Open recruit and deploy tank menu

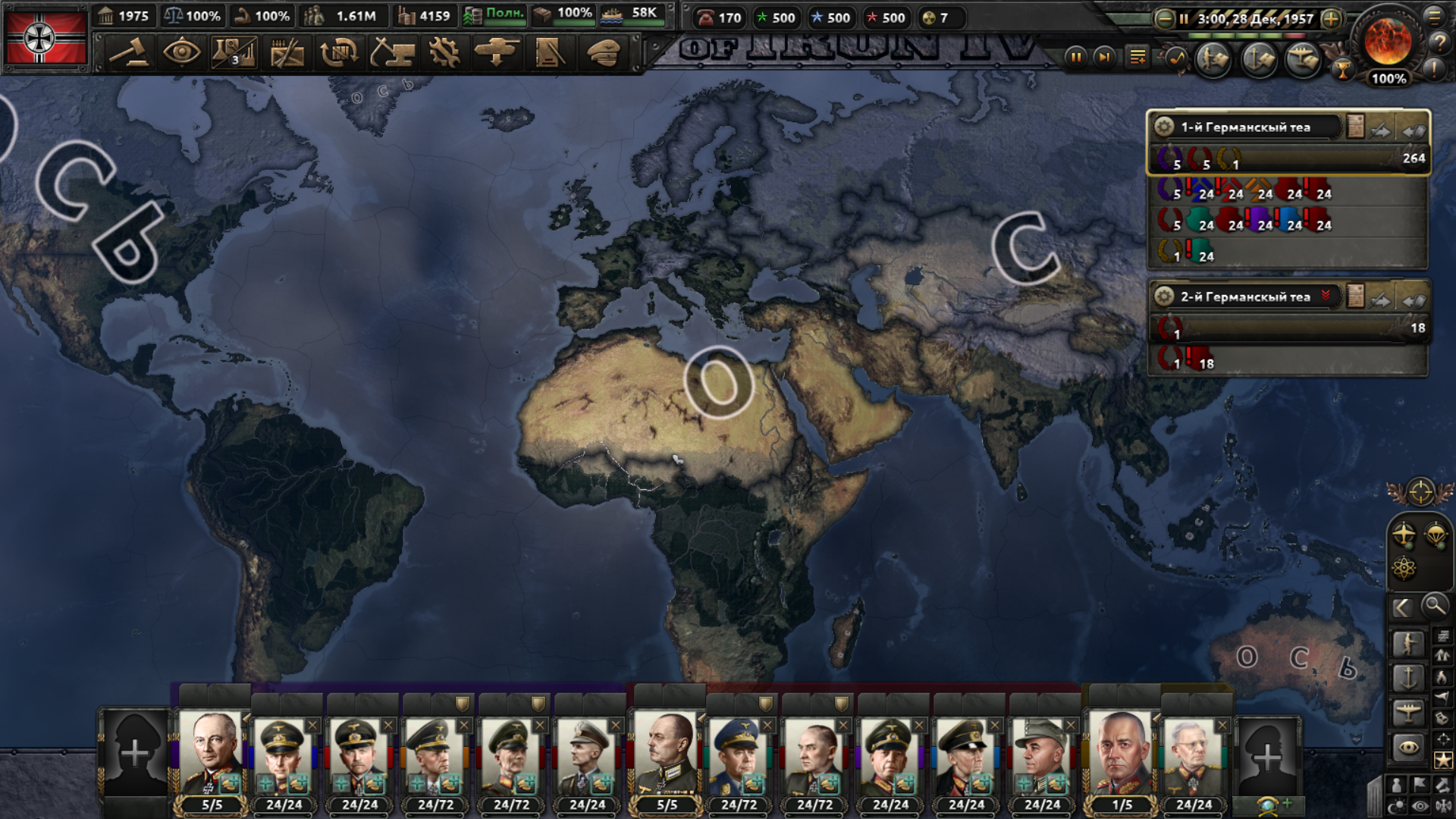click(x=497, y=53)
